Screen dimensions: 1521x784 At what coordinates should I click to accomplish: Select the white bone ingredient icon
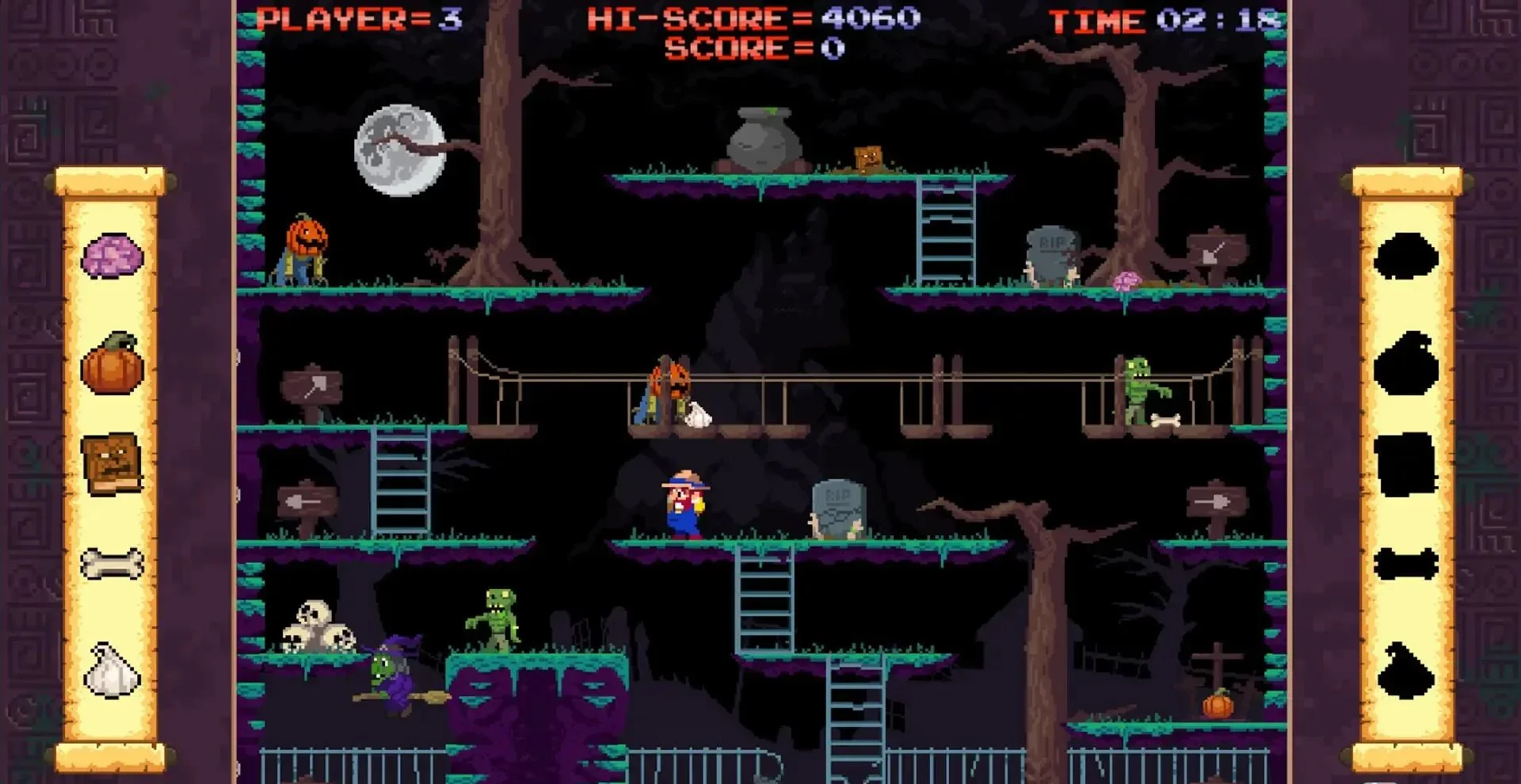click(x=112, y=564)
